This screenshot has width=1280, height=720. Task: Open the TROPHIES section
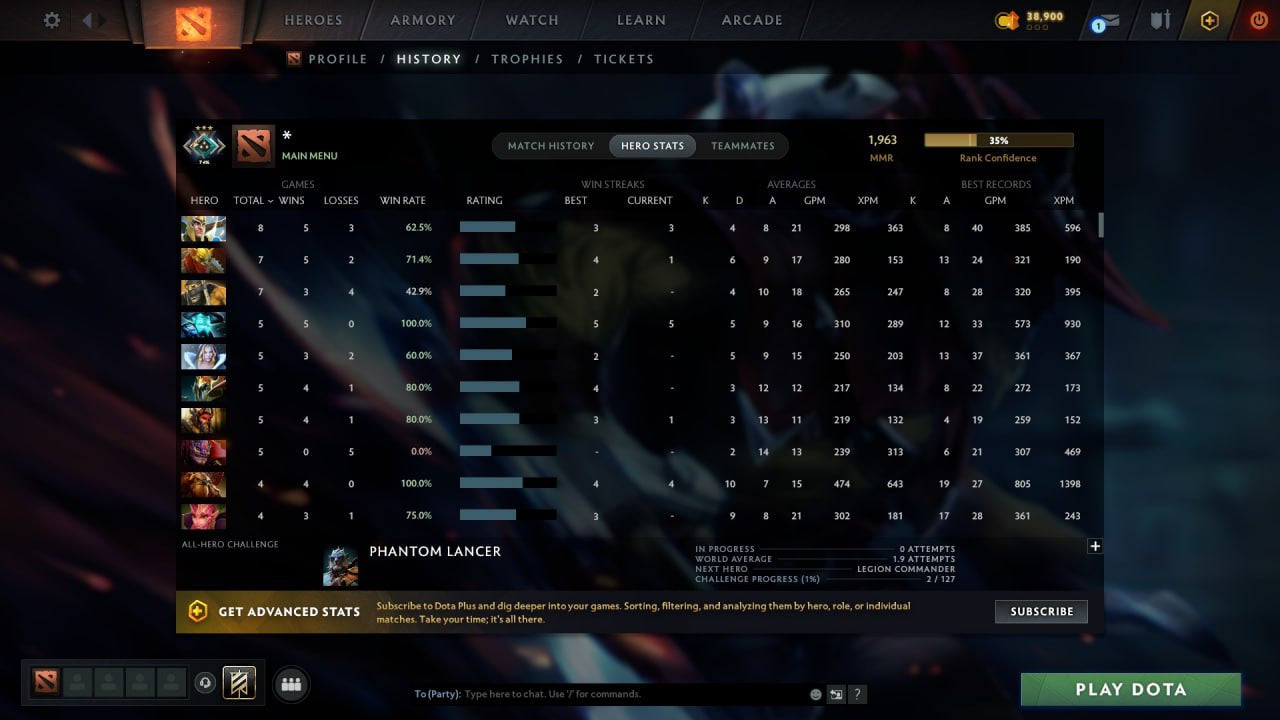[528, 59]
